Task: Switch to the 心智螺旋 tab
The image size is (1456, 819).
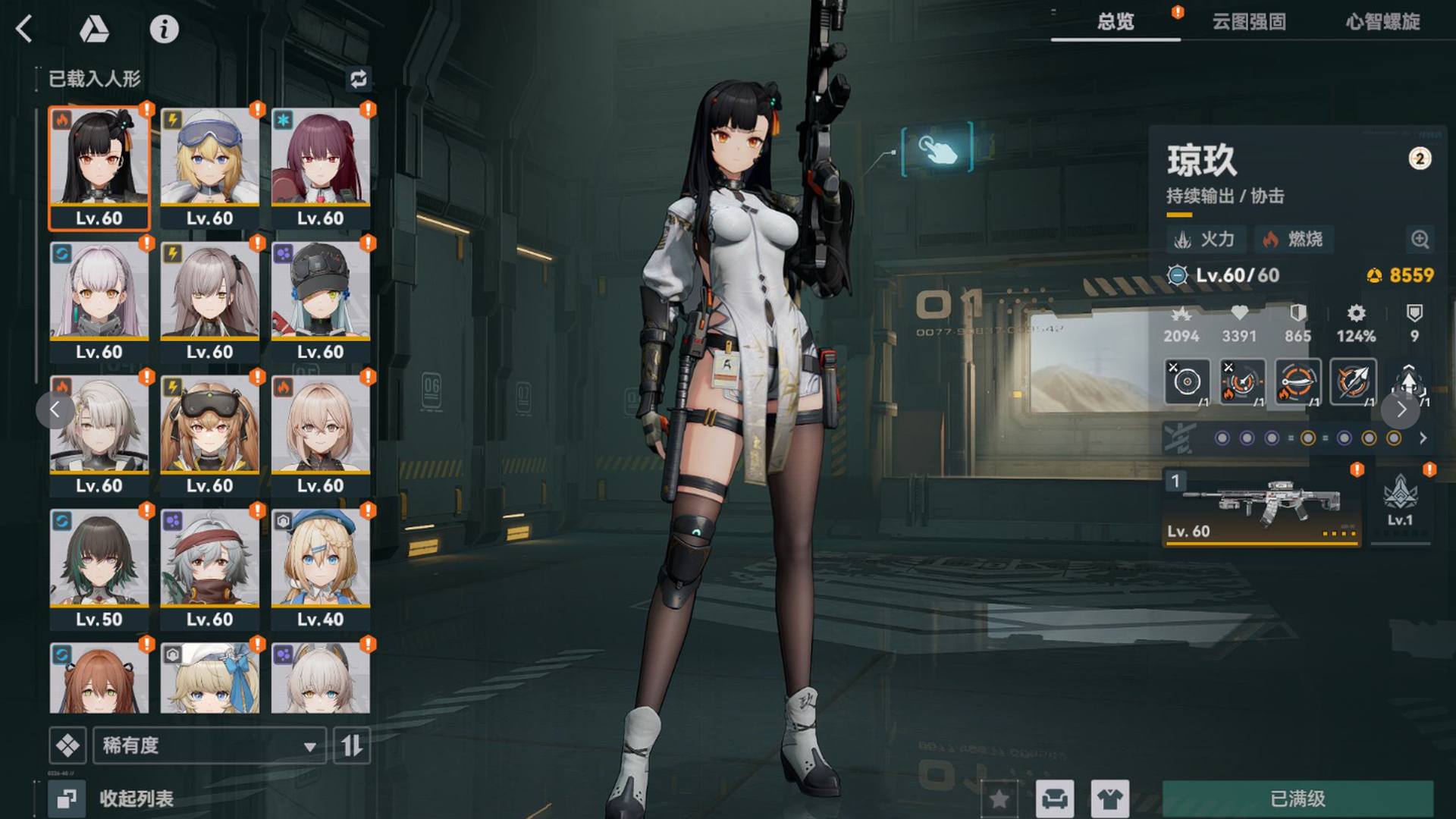Action: pos(1382,21)
